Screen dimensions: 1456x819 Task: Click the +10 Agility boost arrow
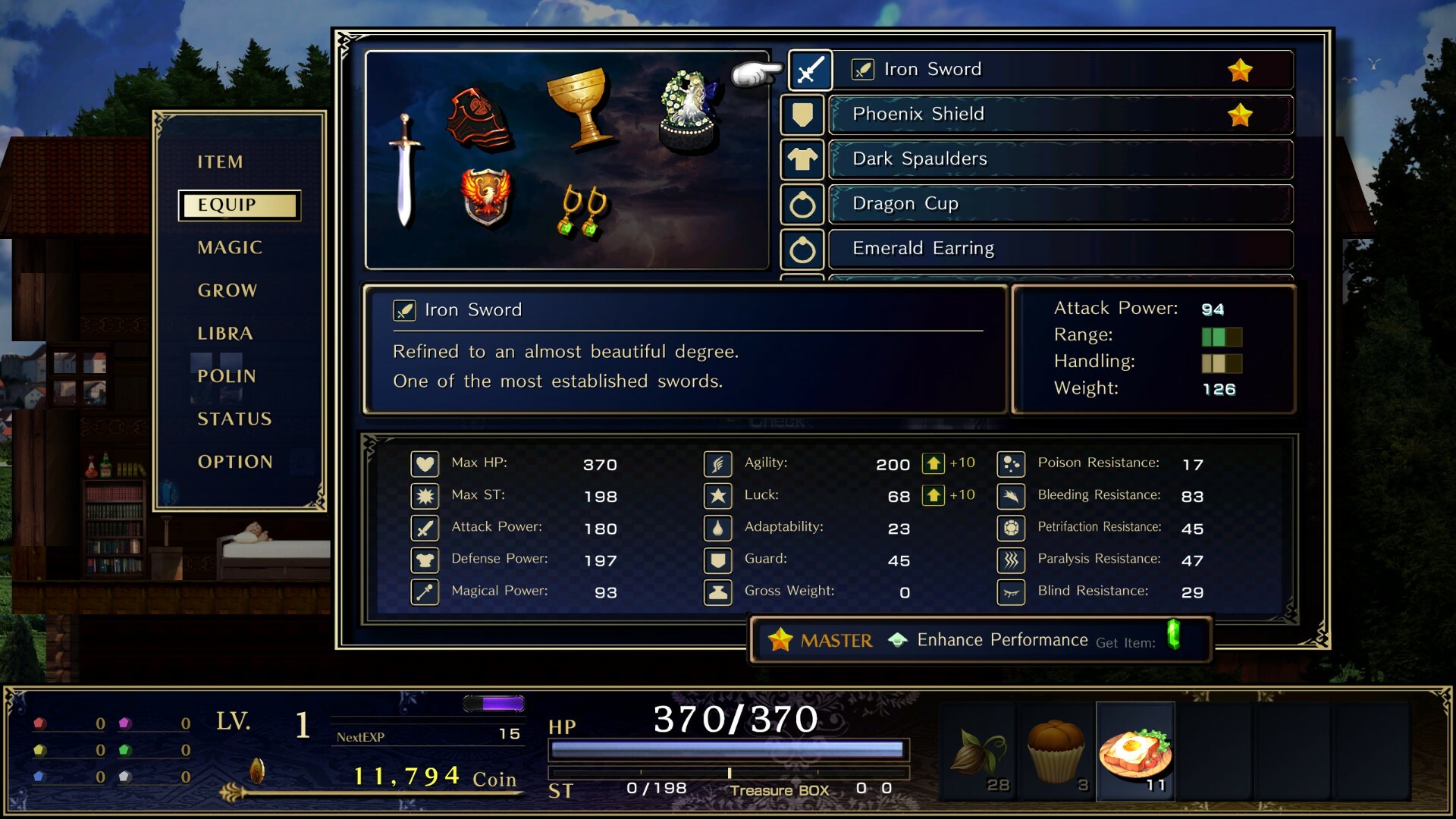(x=934, y=463)
